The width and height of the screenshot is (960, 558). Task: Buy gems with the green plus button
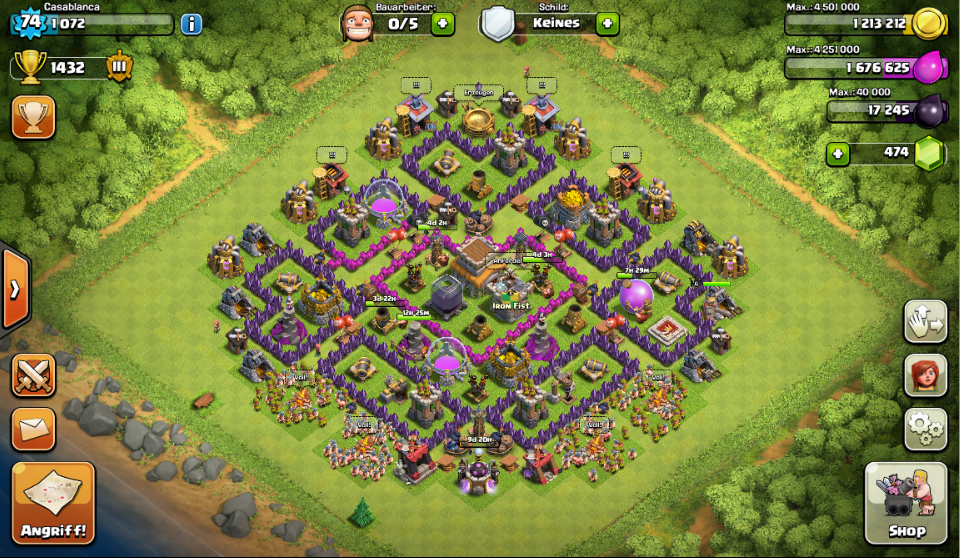pos(838,153)
